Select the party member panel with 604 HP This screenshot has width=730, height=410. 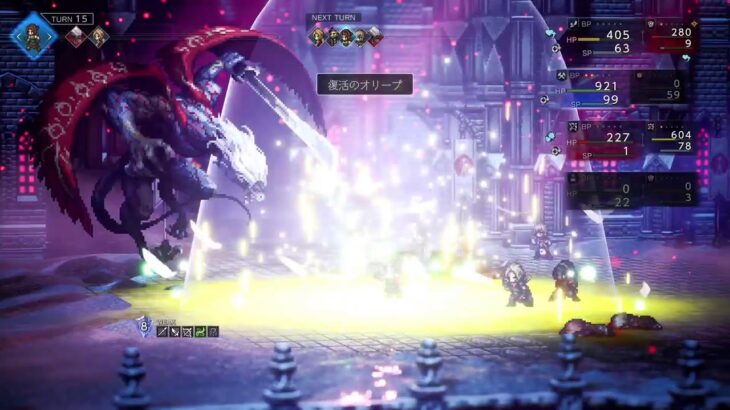click(674, 138)
